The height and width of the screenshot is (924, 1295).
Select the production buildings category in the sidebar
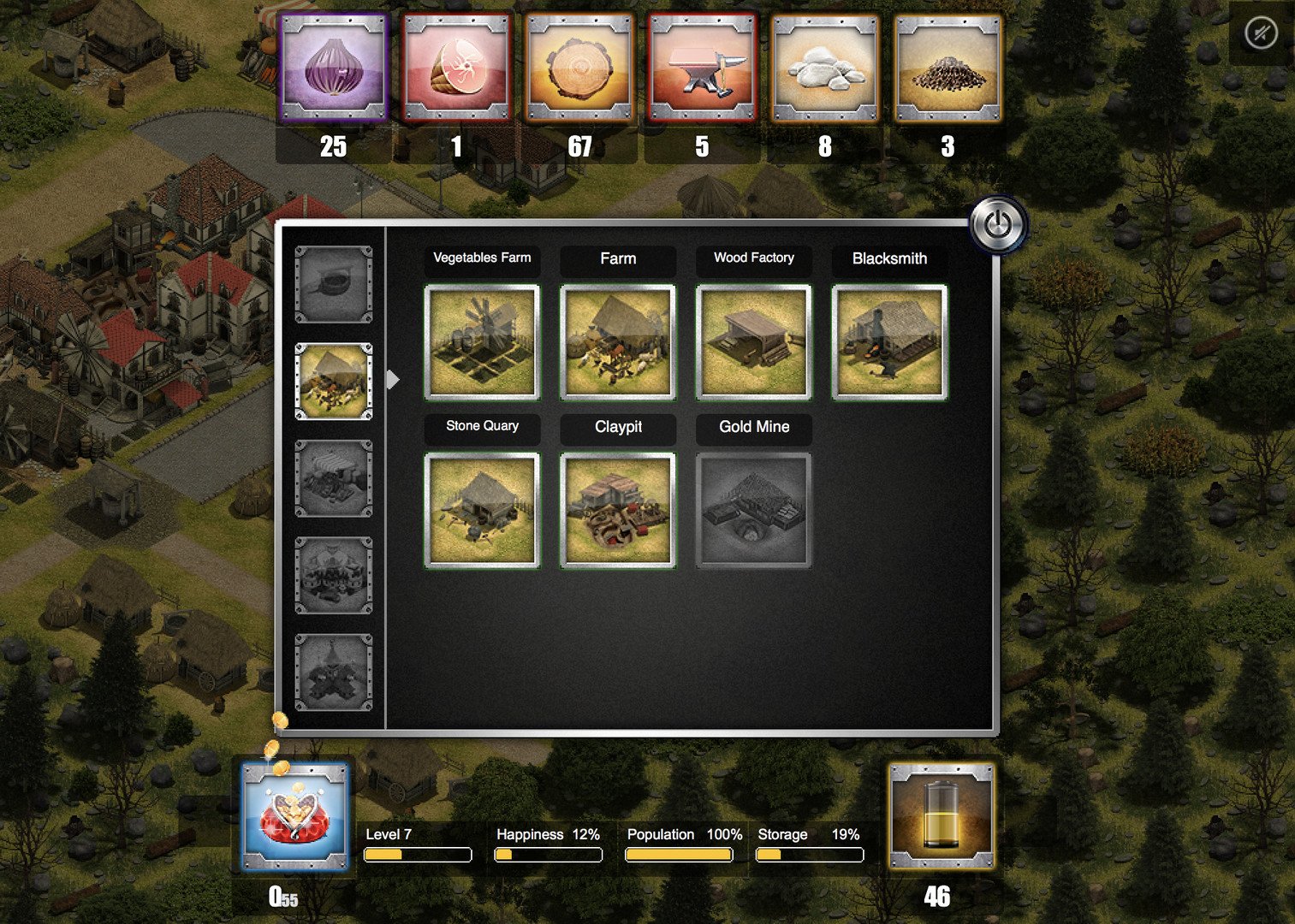pos(334,381)
